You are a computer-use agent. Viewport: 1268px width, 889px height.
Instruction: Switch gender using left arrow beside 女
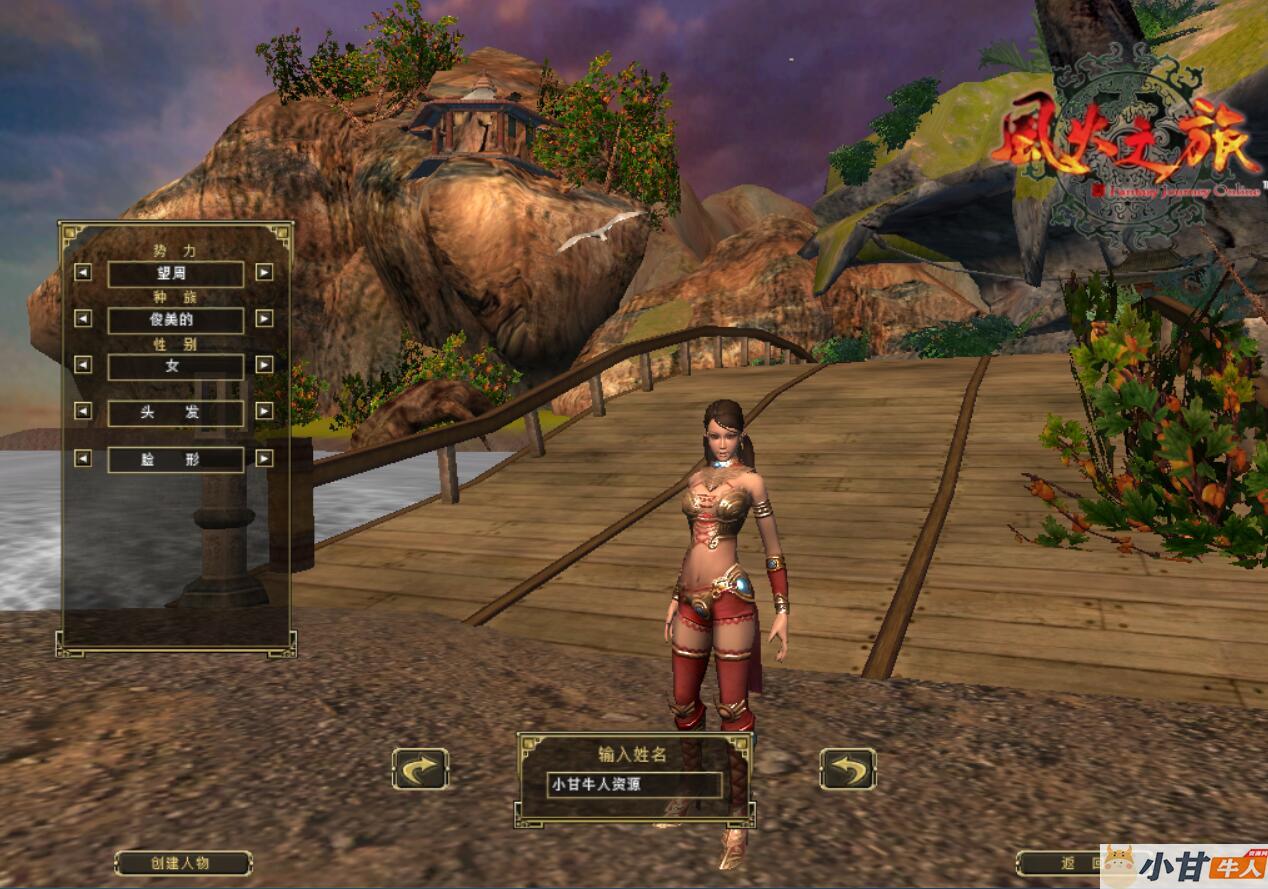tap(83, 365)
